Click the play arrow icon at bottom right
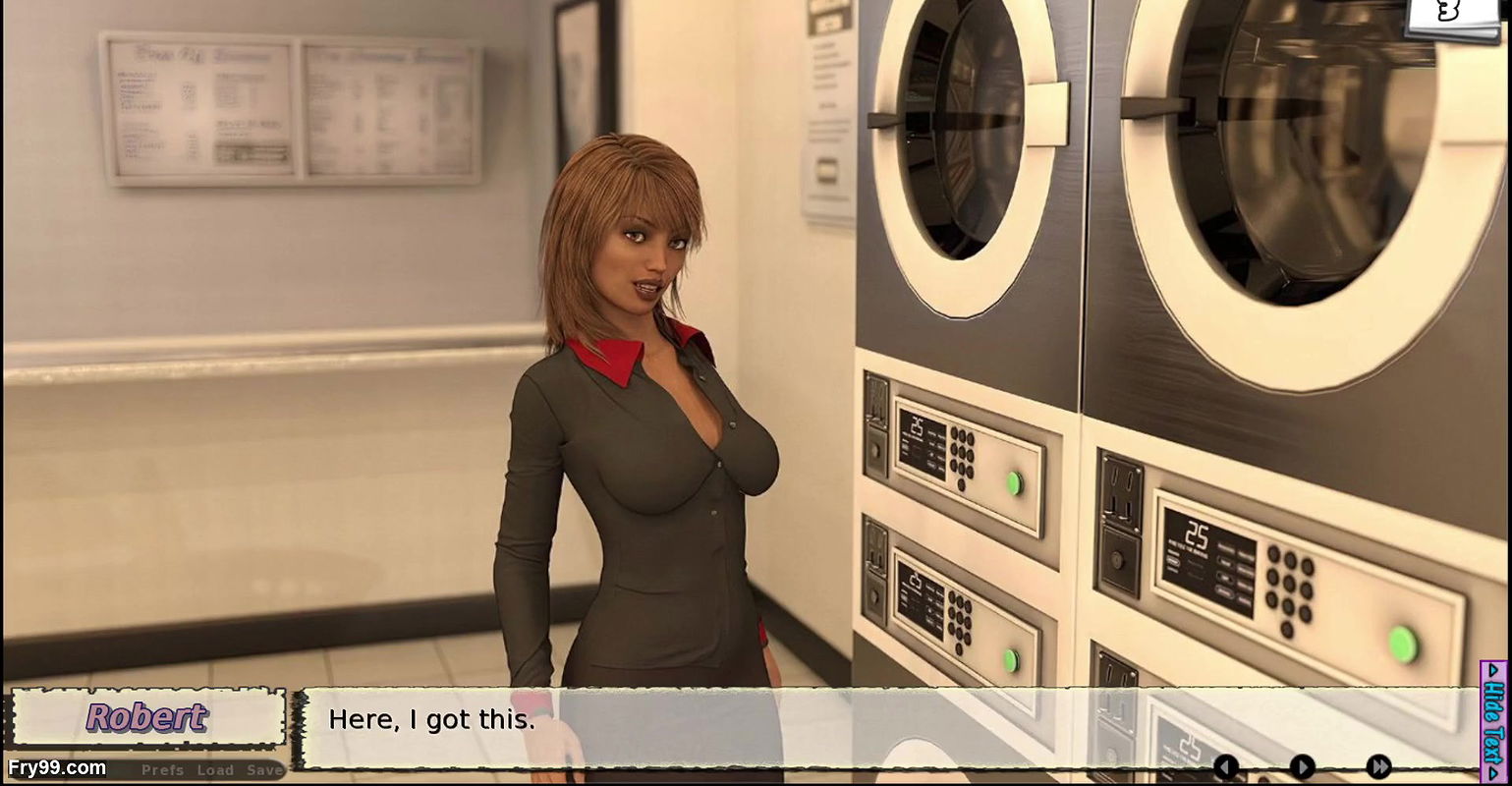This screenshot has height=786, width=1512. tap(1302, 767)
